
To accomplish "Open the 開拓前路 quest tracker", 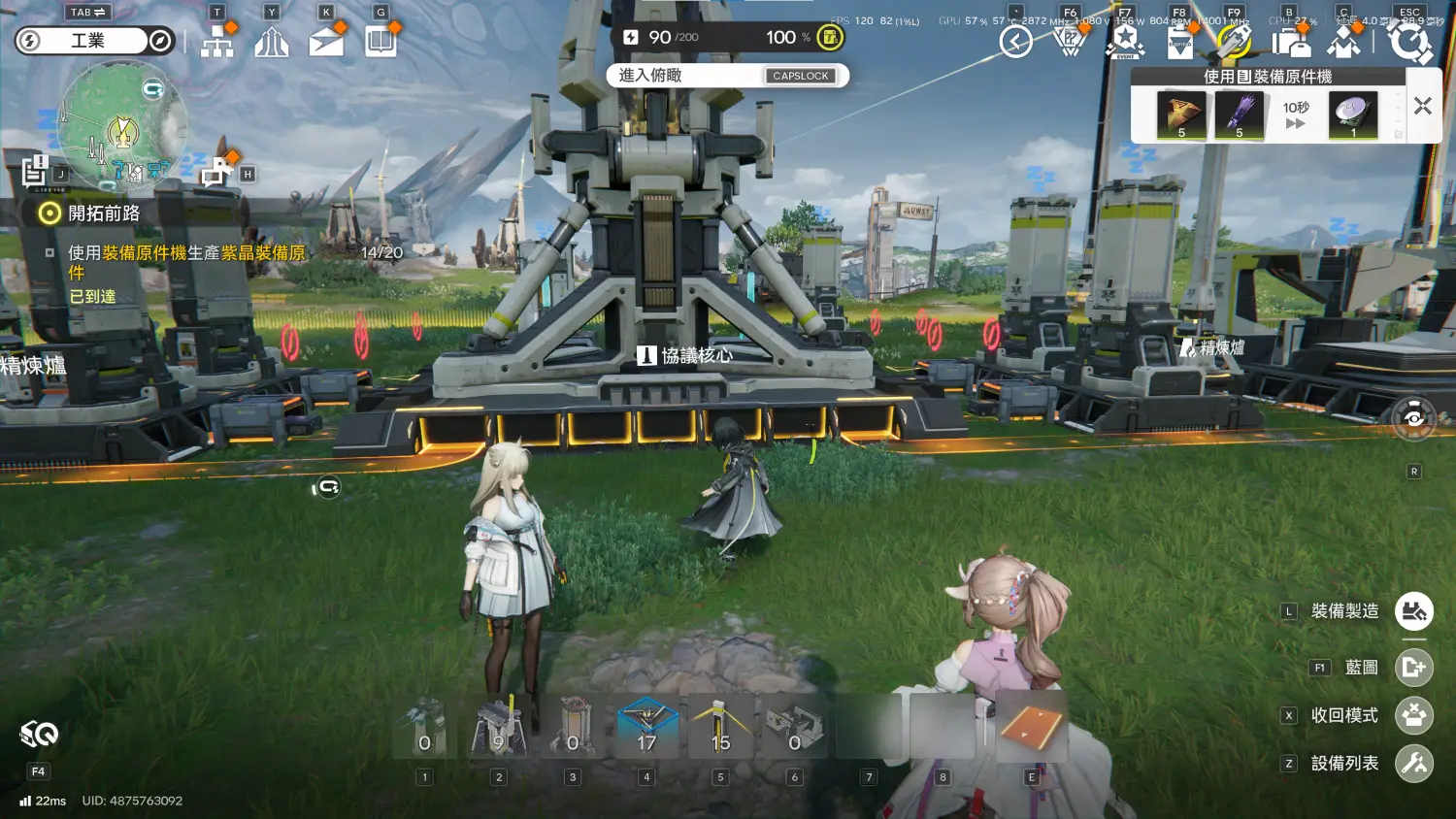I will click(103, 213).
